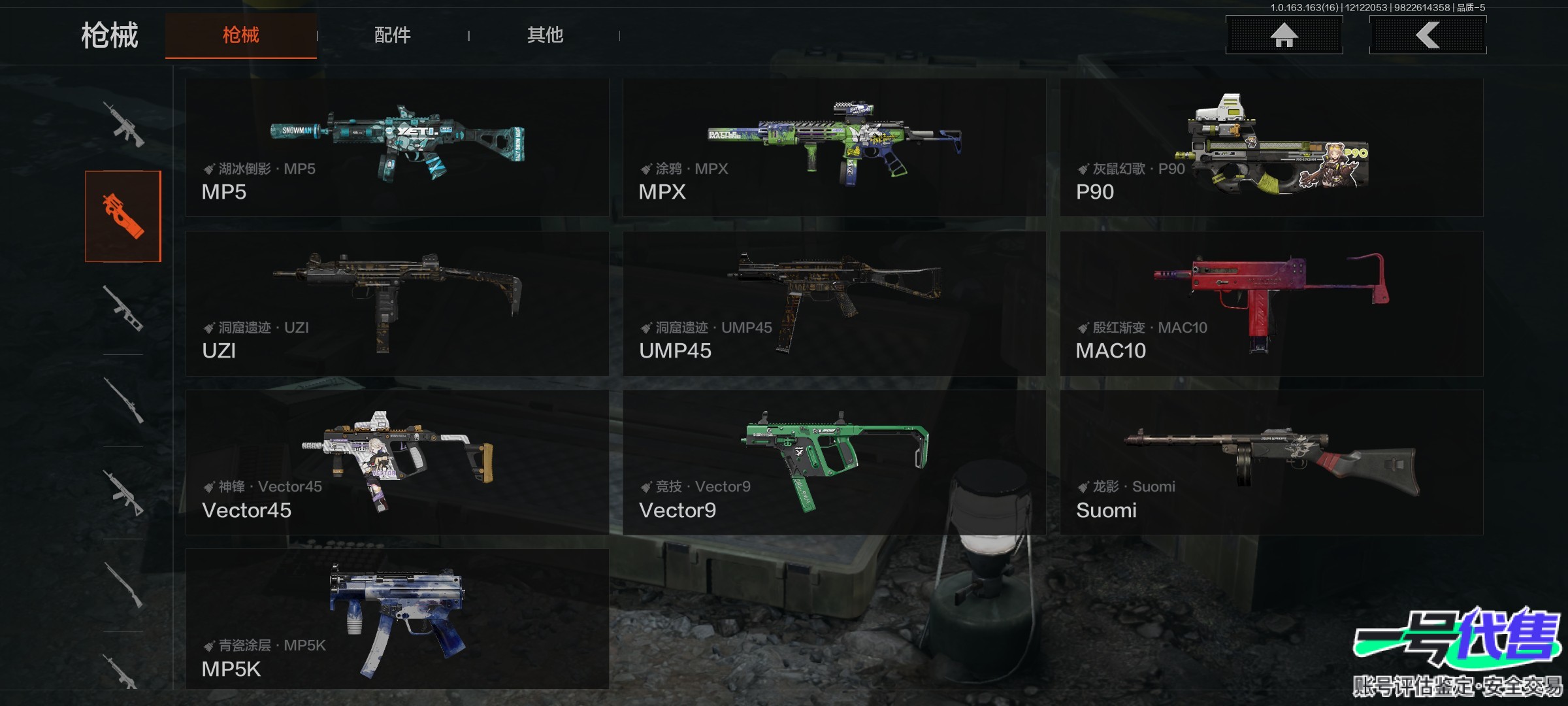Screen dimensions: 1568x706
Task: Pick the UMP45 weapon tile
Action: click(834, 303)
